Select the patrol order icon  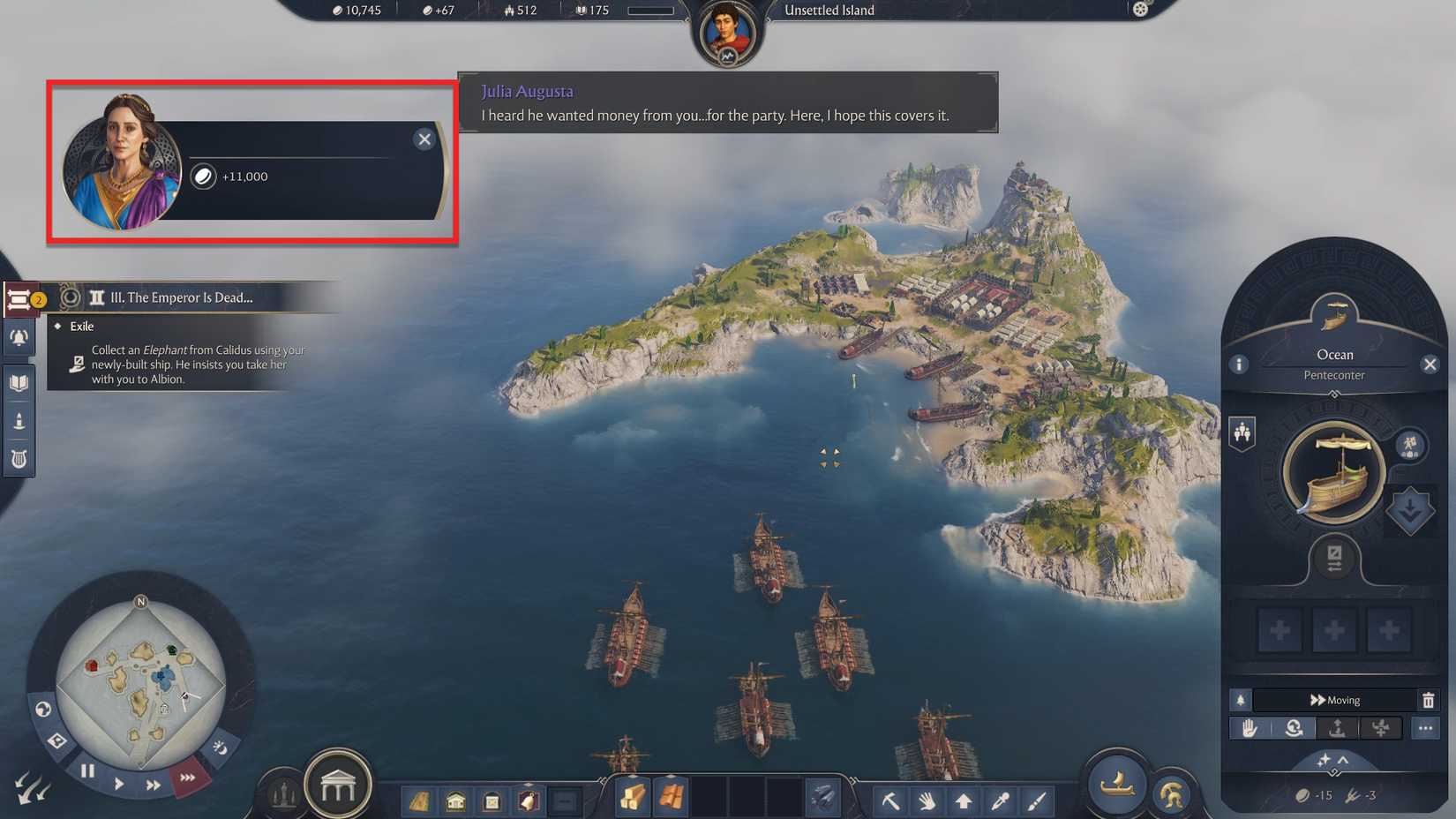1294,728
